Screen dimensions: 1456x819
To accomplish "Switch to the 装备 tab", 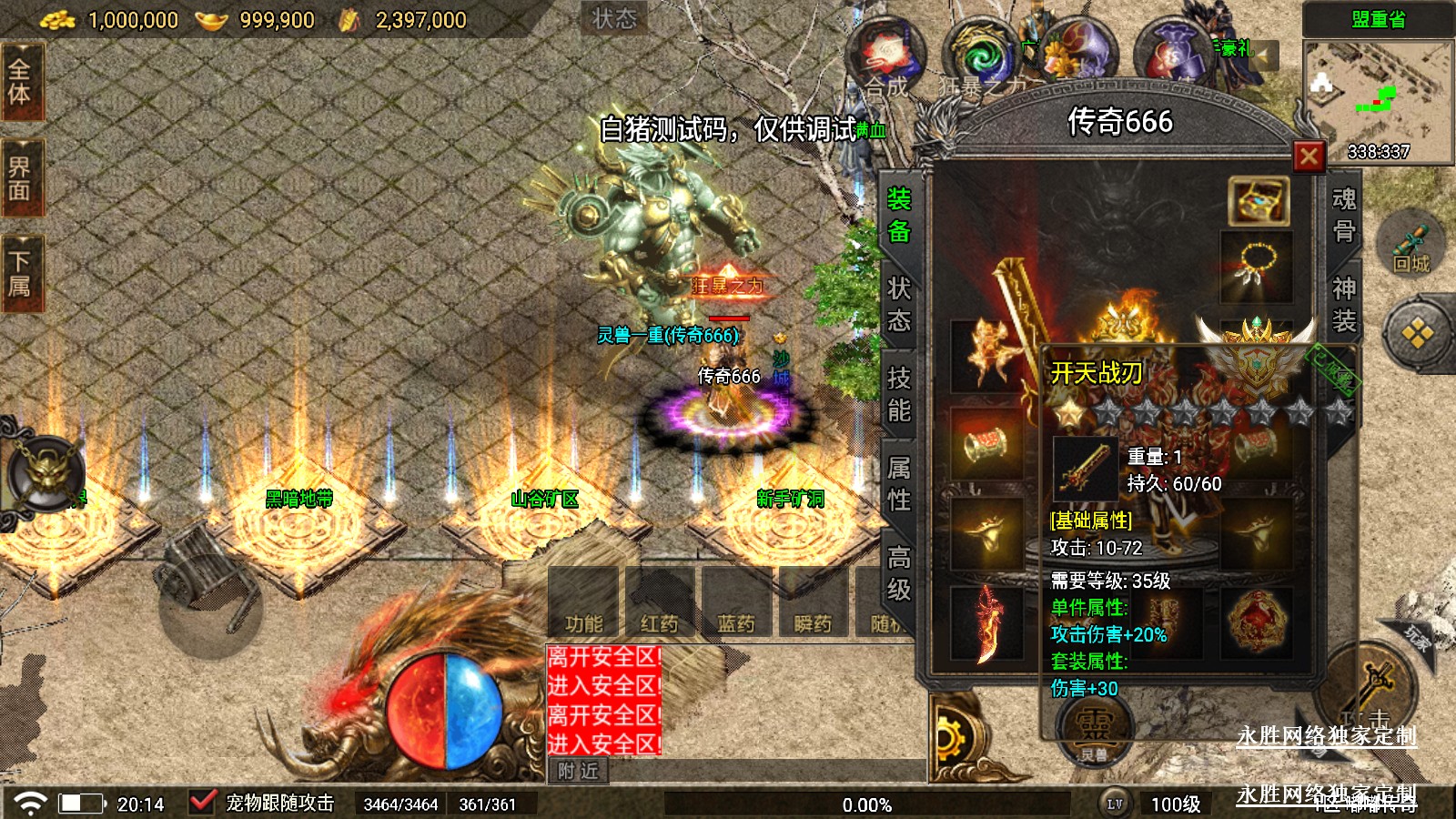I will click(x=899, y=216).
